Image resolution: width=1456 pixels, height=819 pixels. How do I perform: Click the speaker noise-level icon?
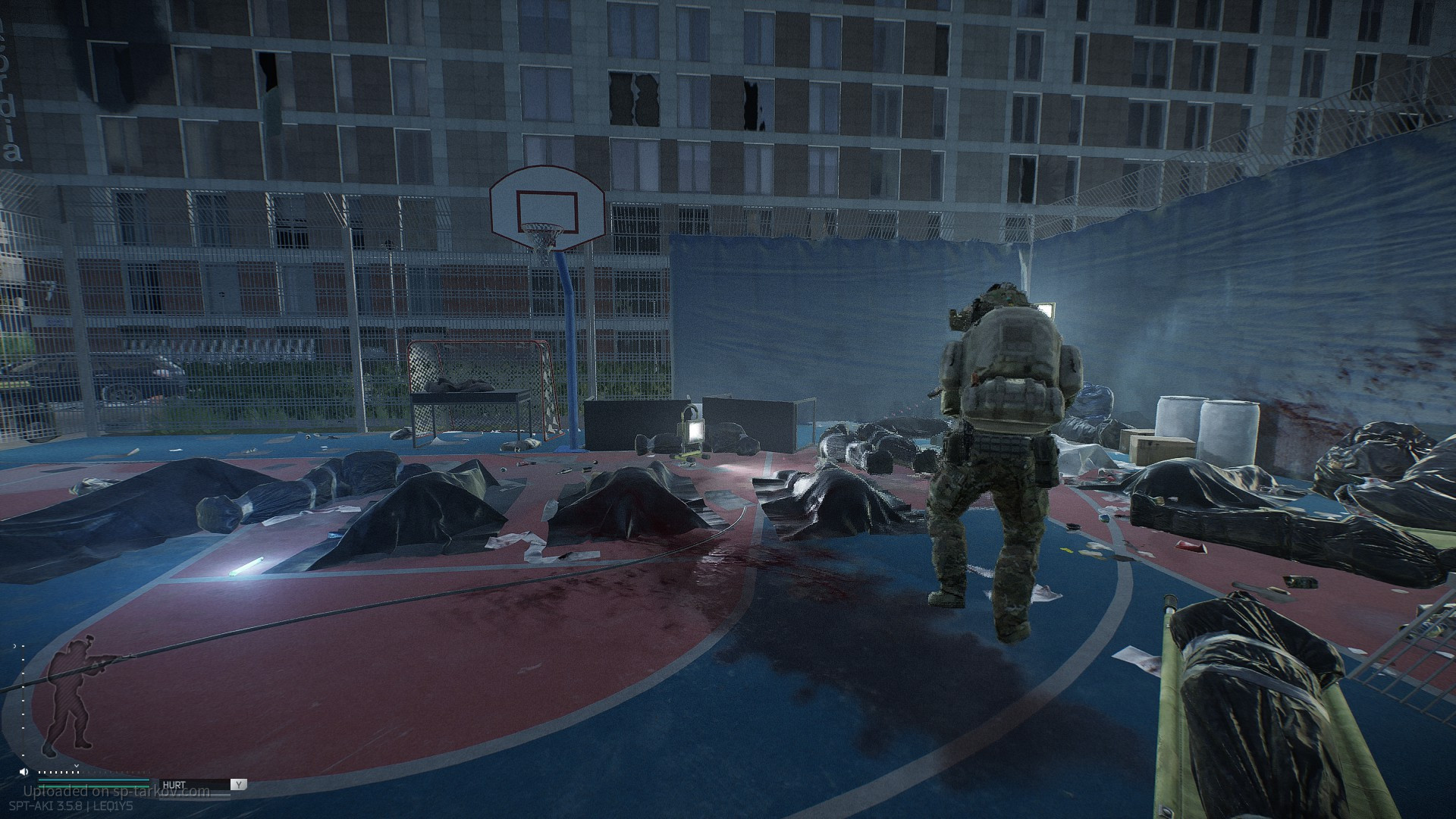pos(25,772)
